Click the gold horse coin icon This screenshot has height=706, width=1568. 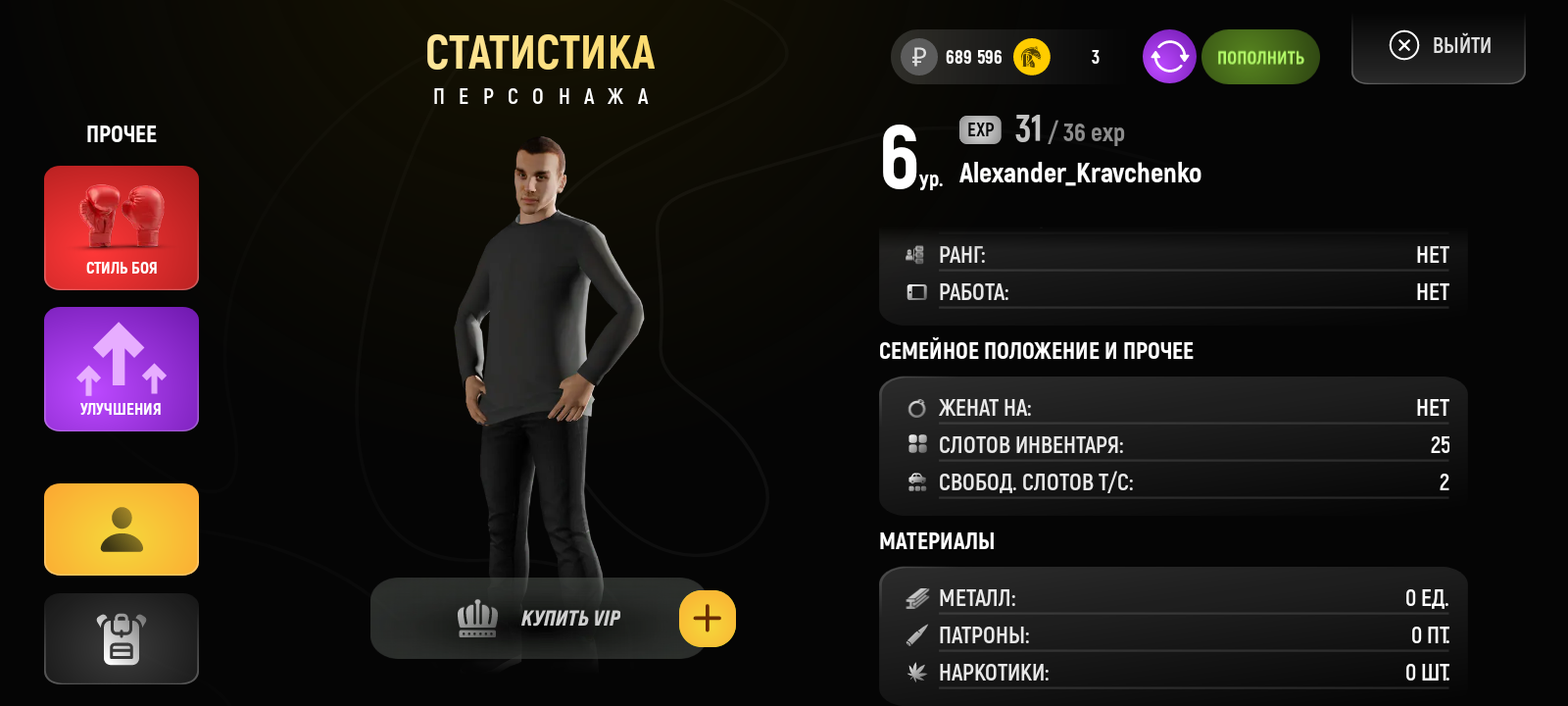tap(1031, 57)
